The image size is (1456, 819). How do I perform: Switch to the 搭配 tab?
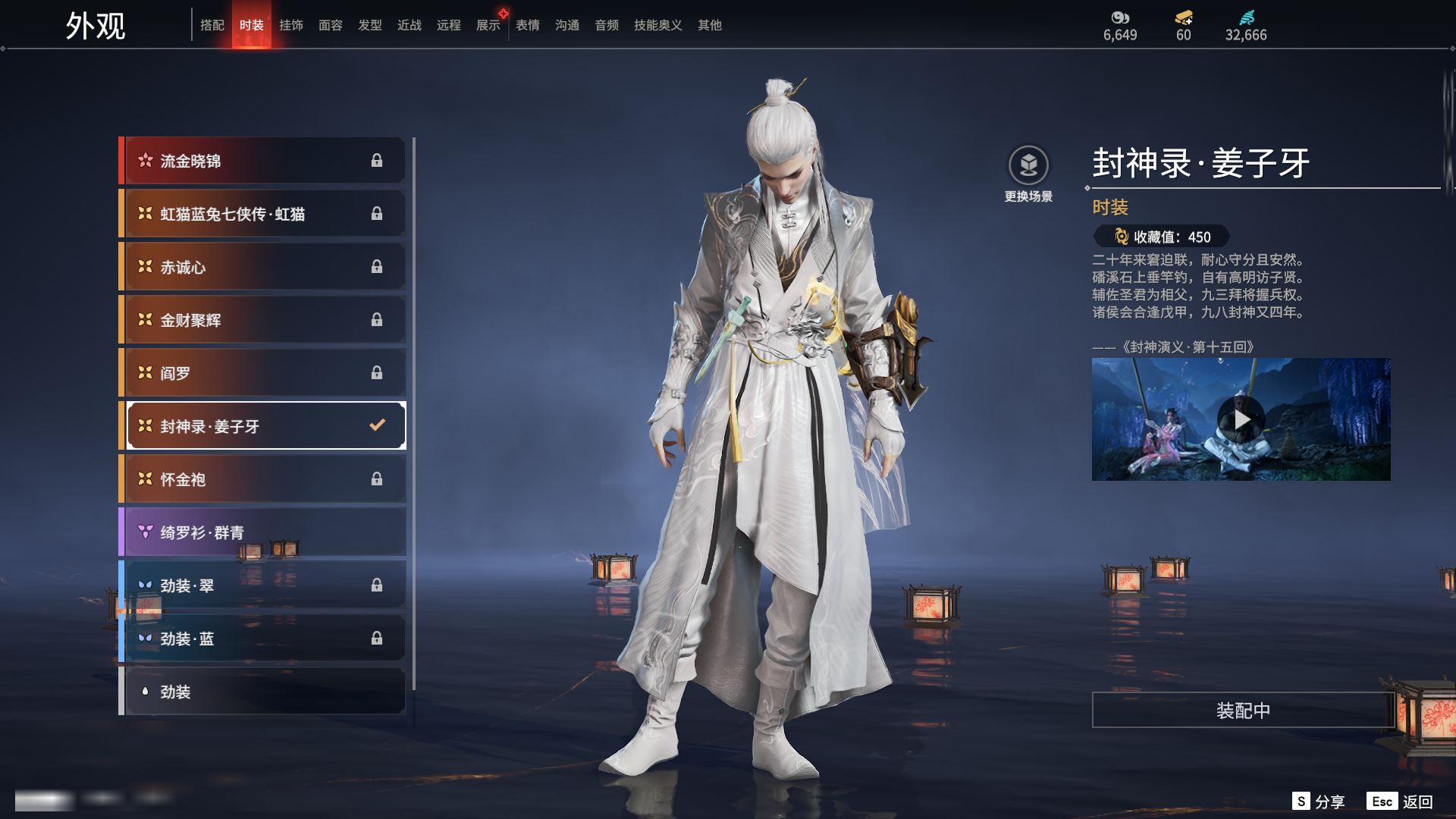pyautogui.click(x=212, y=25)
